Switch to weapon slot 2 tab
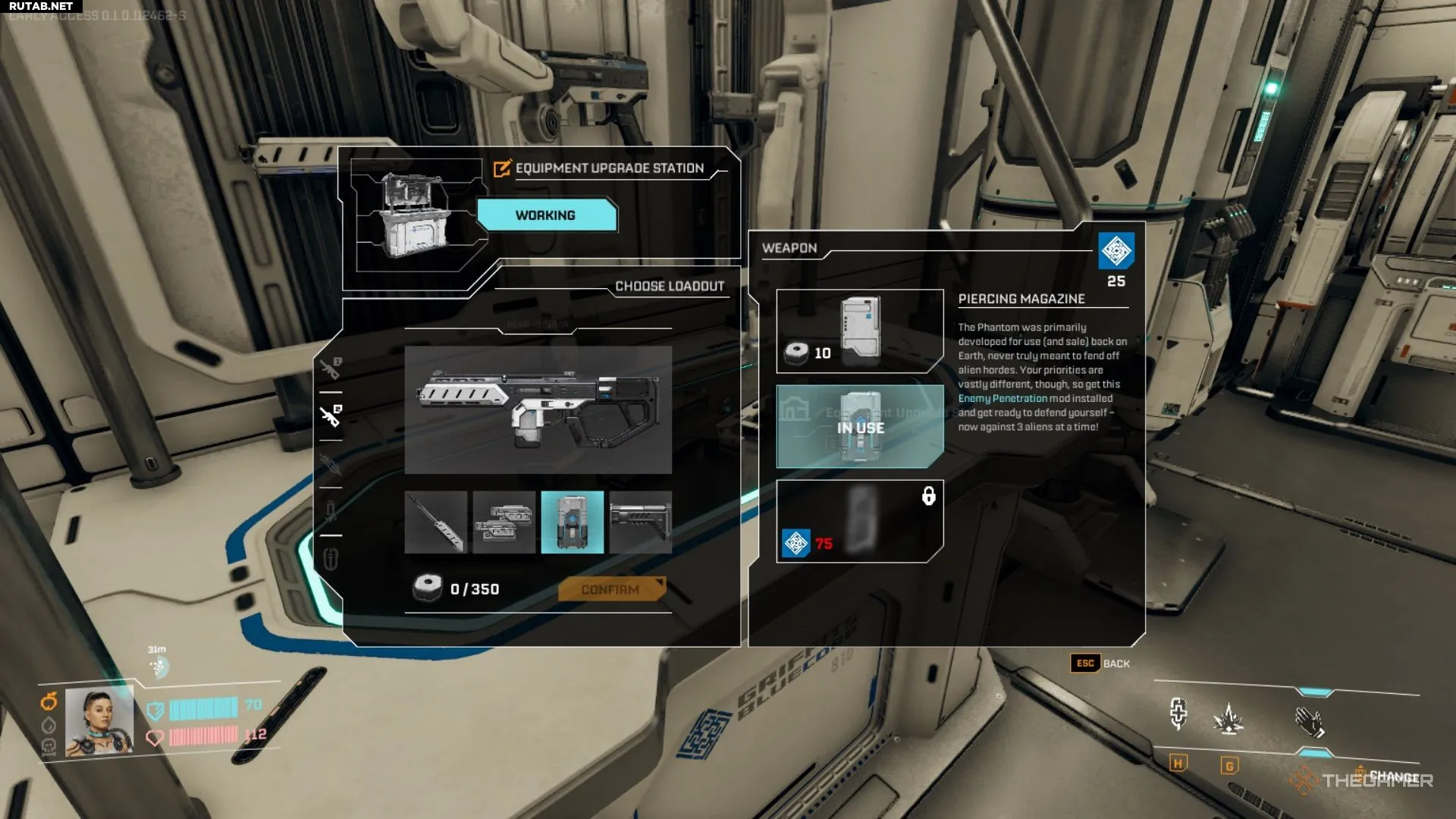Image resolution: width=1456 pixels, height=819 pixels. pyautogui.click(x=331, y=416)
